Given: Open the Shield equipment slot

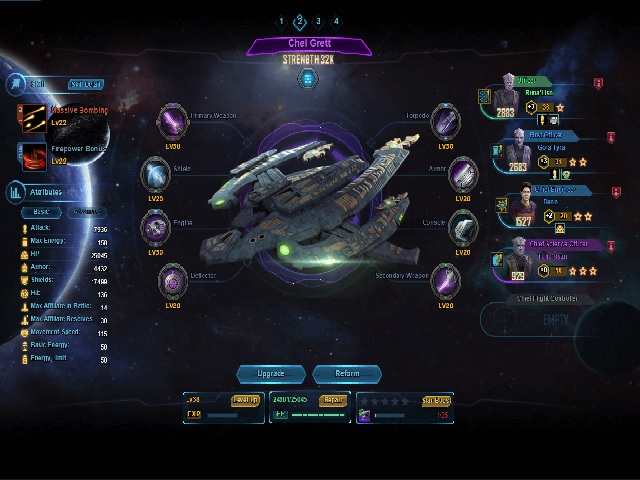Looking at the screenshot, I should (x=155, y=175).
